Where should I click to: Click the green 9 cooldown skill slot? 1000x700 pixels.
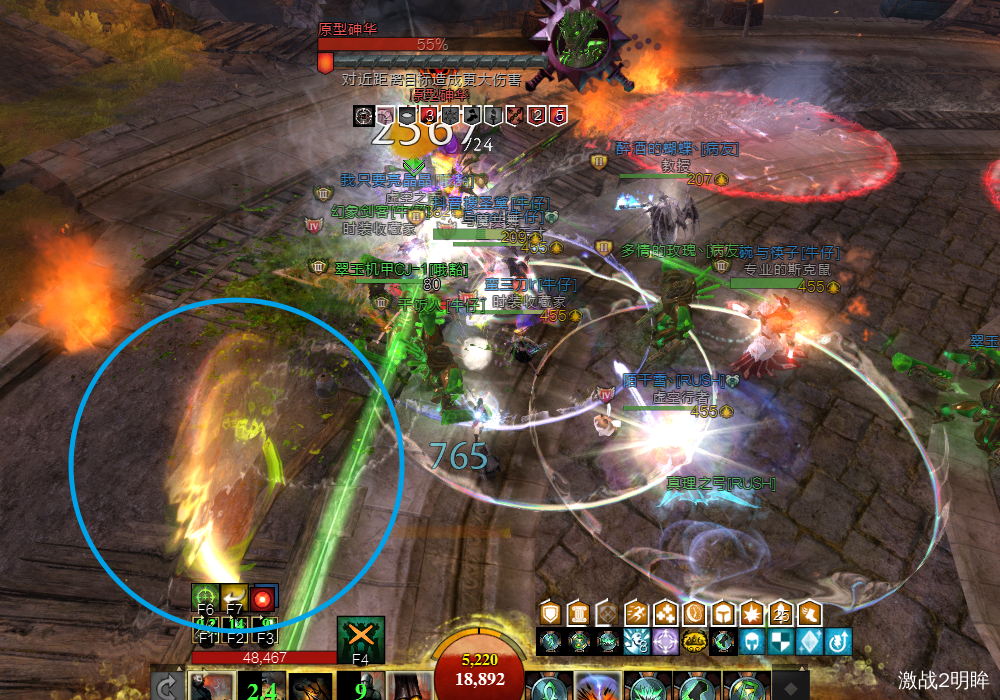(361, 687)
